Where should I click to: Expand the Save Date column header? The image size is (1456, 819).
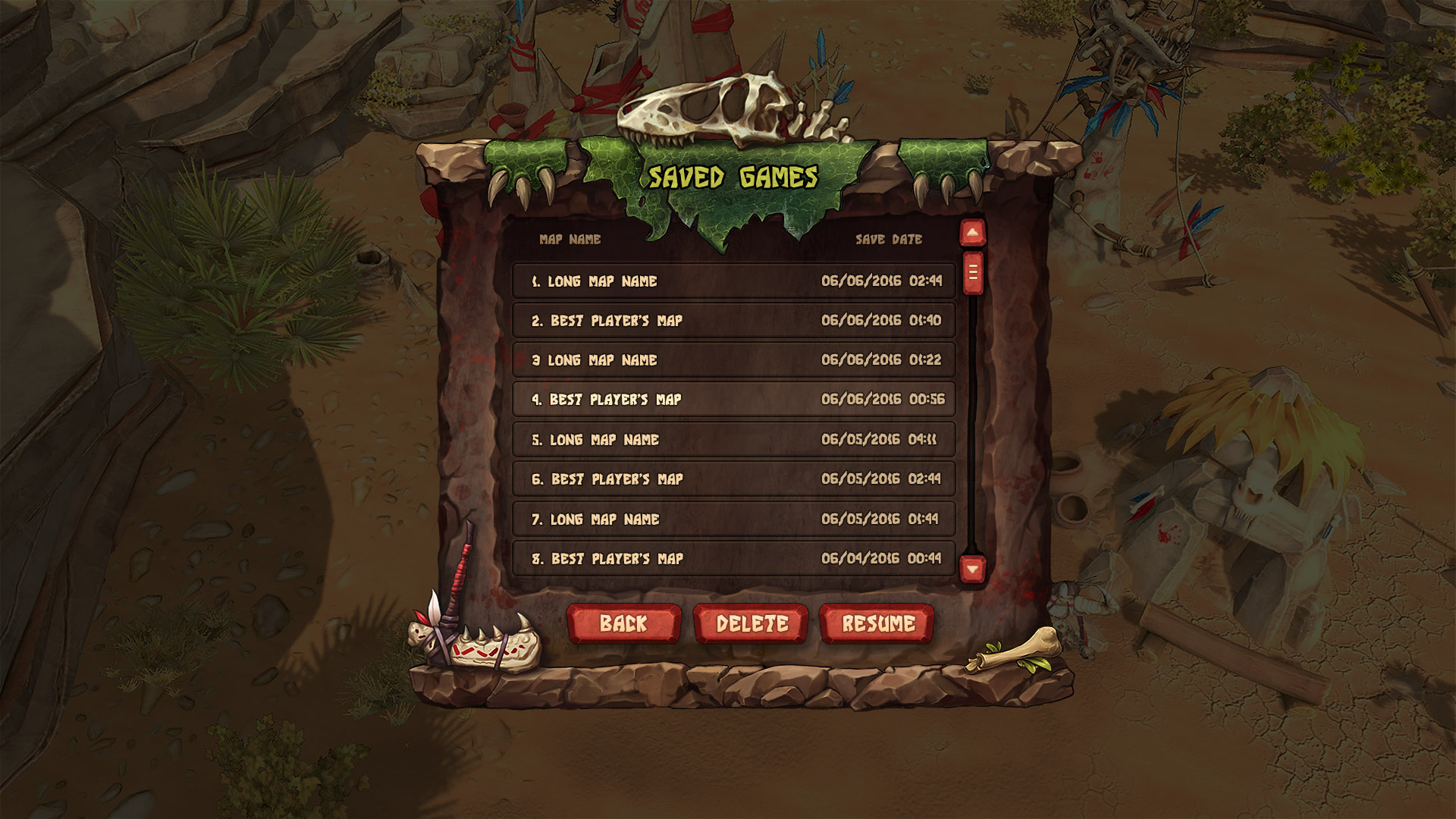887,239
